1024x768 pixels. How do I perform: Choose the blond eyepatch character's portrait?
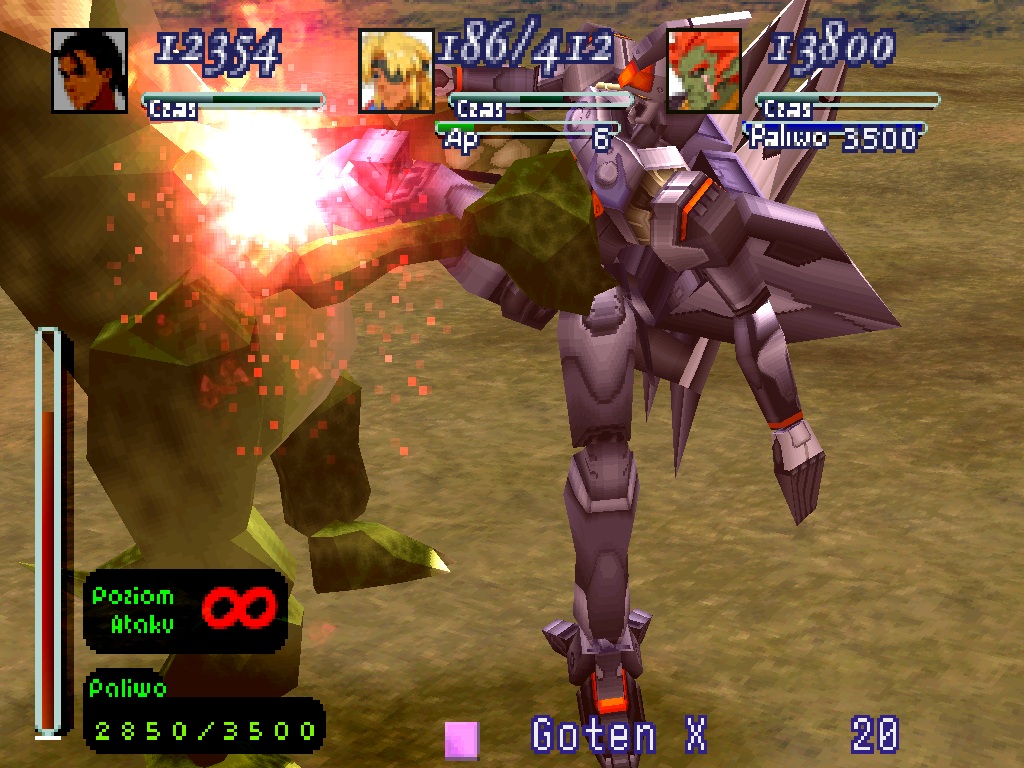(396, 71)
